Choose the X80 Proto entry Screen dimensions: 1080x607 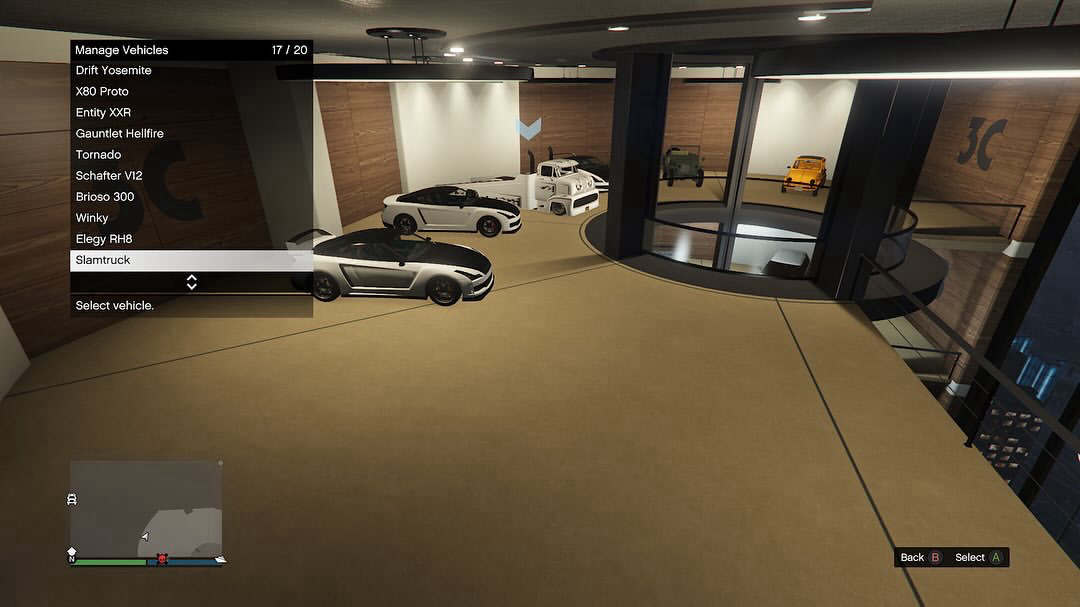pyautogui.click(x=191, y=92)
